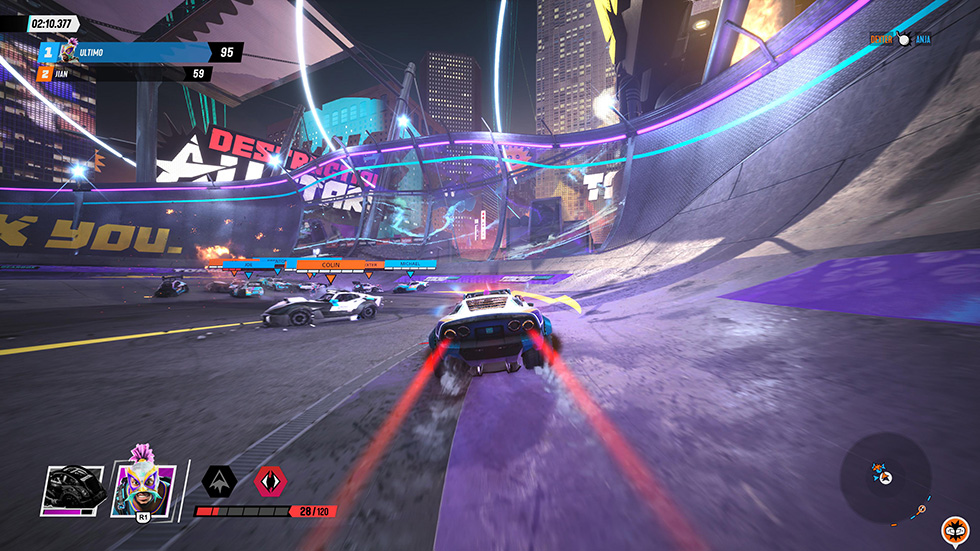Click the luchador character portrait

(x=142, y=489)
